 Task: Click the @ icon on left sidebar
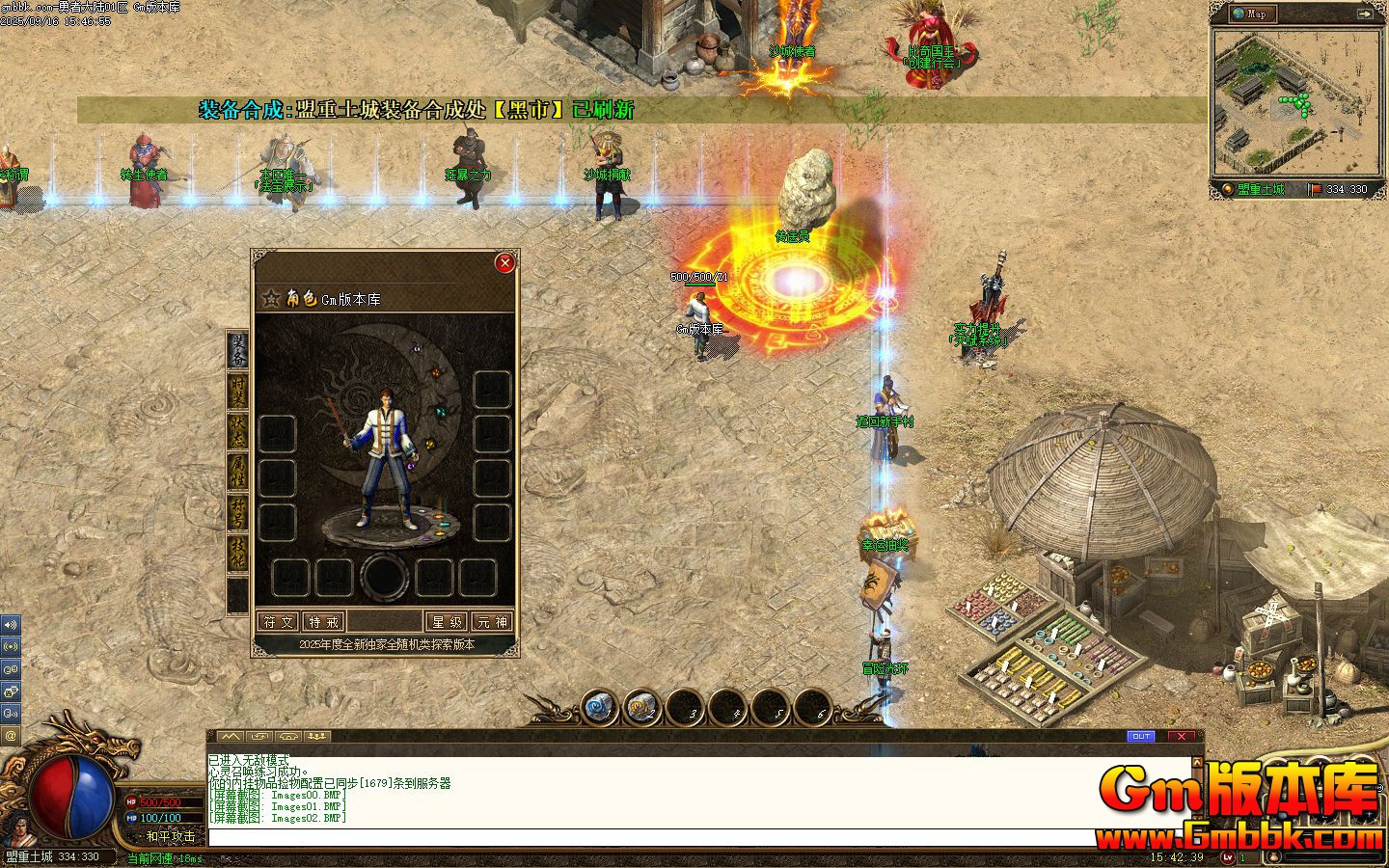click(11, 736)
